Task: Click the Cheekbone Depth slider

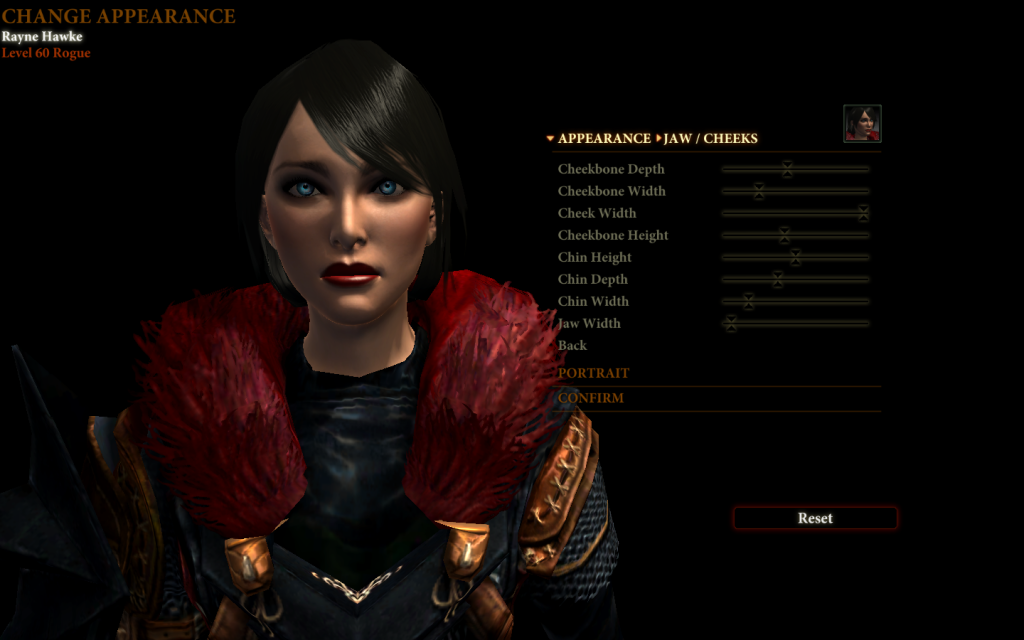Action: pos(787,169)
